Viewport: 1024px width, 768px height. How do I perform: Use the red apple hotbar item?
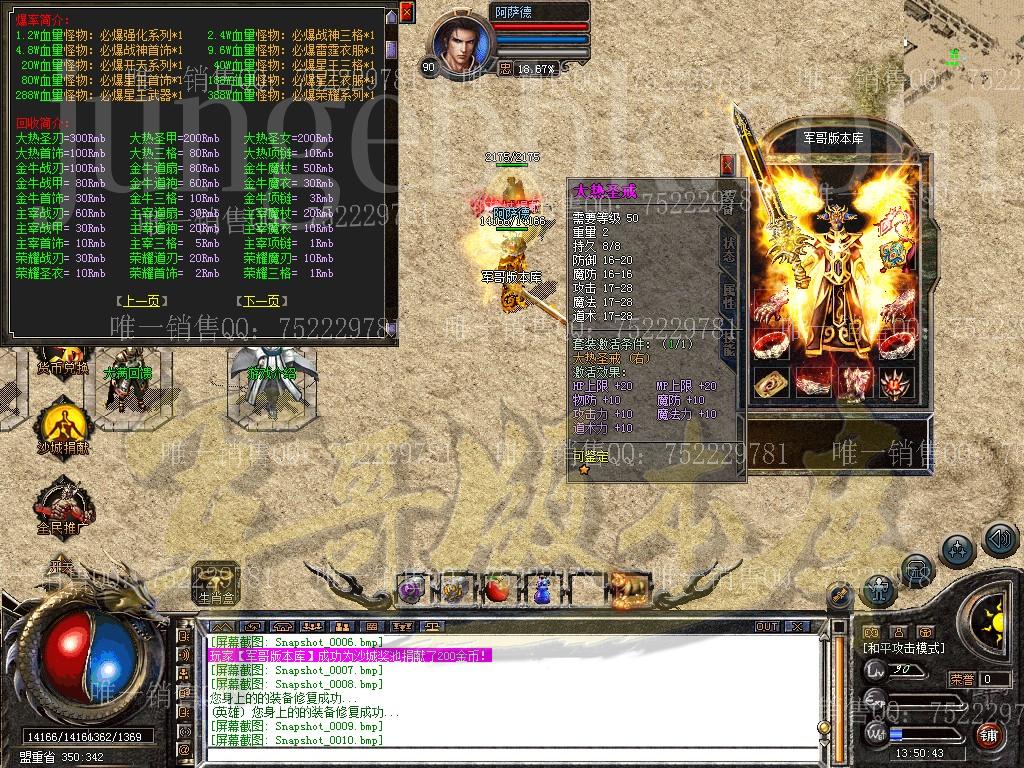tap(497, 590)
